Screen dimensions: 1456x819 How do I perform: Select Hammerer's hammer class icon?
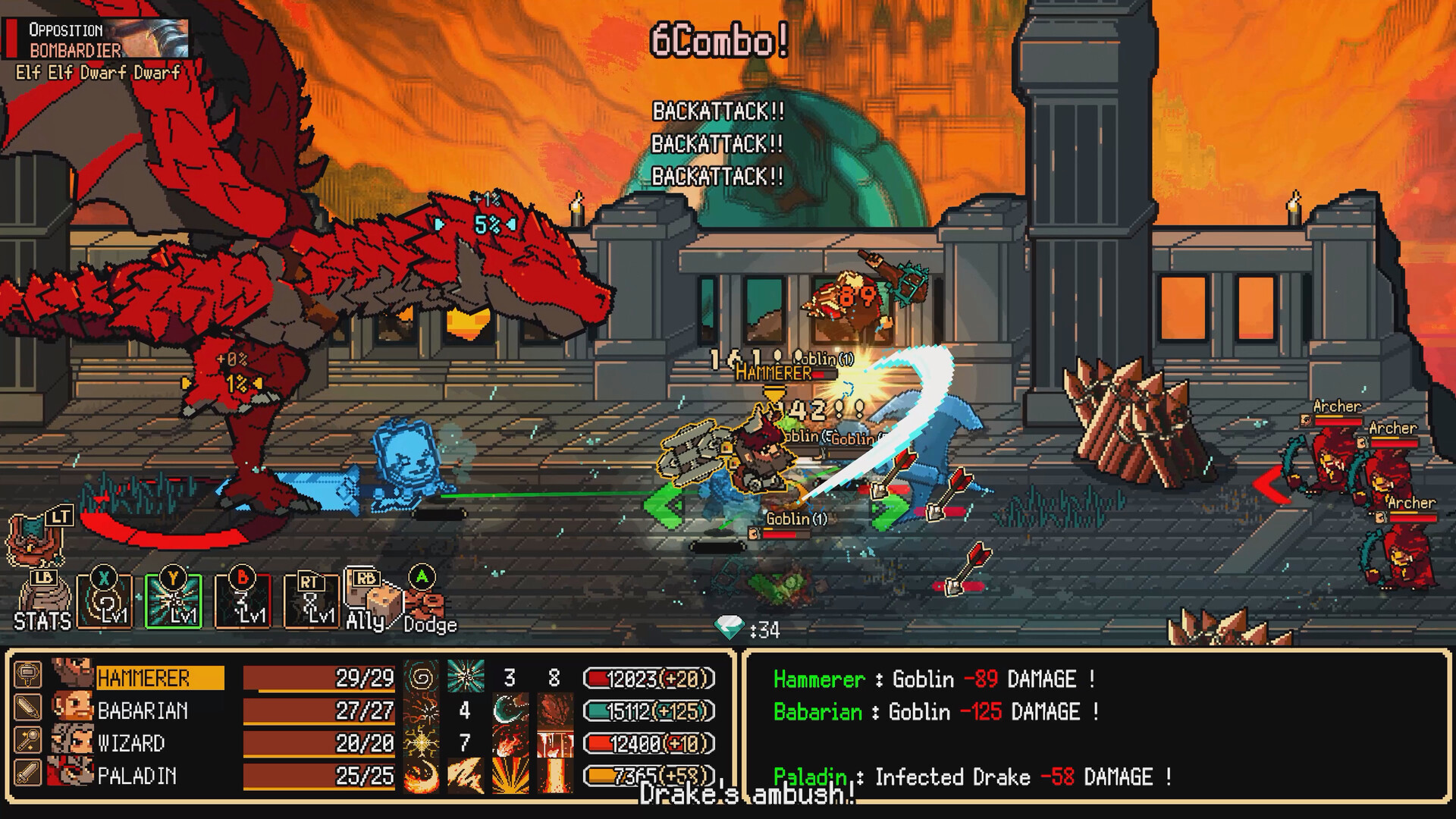tap(28, 673)
